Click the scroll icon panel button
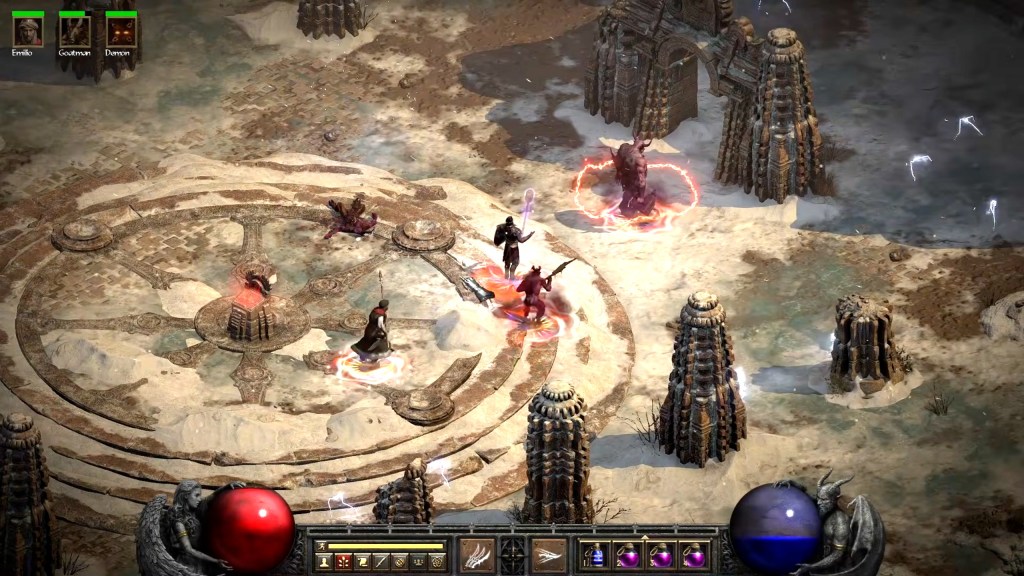Viewport: 1024px width, 576px height. (362, 562)
